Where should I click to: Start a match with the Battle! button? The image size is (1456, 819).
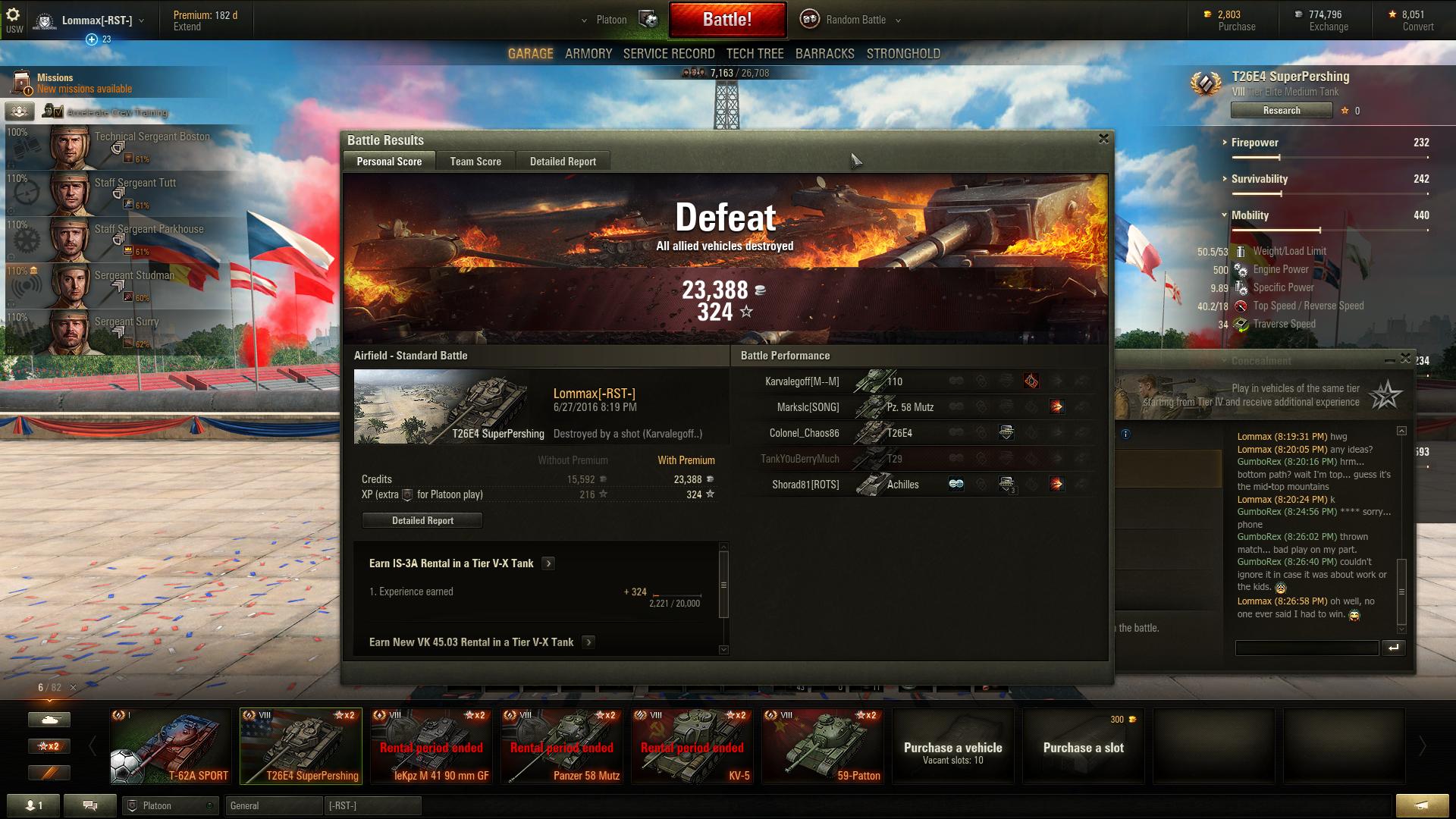pos(726,20)
